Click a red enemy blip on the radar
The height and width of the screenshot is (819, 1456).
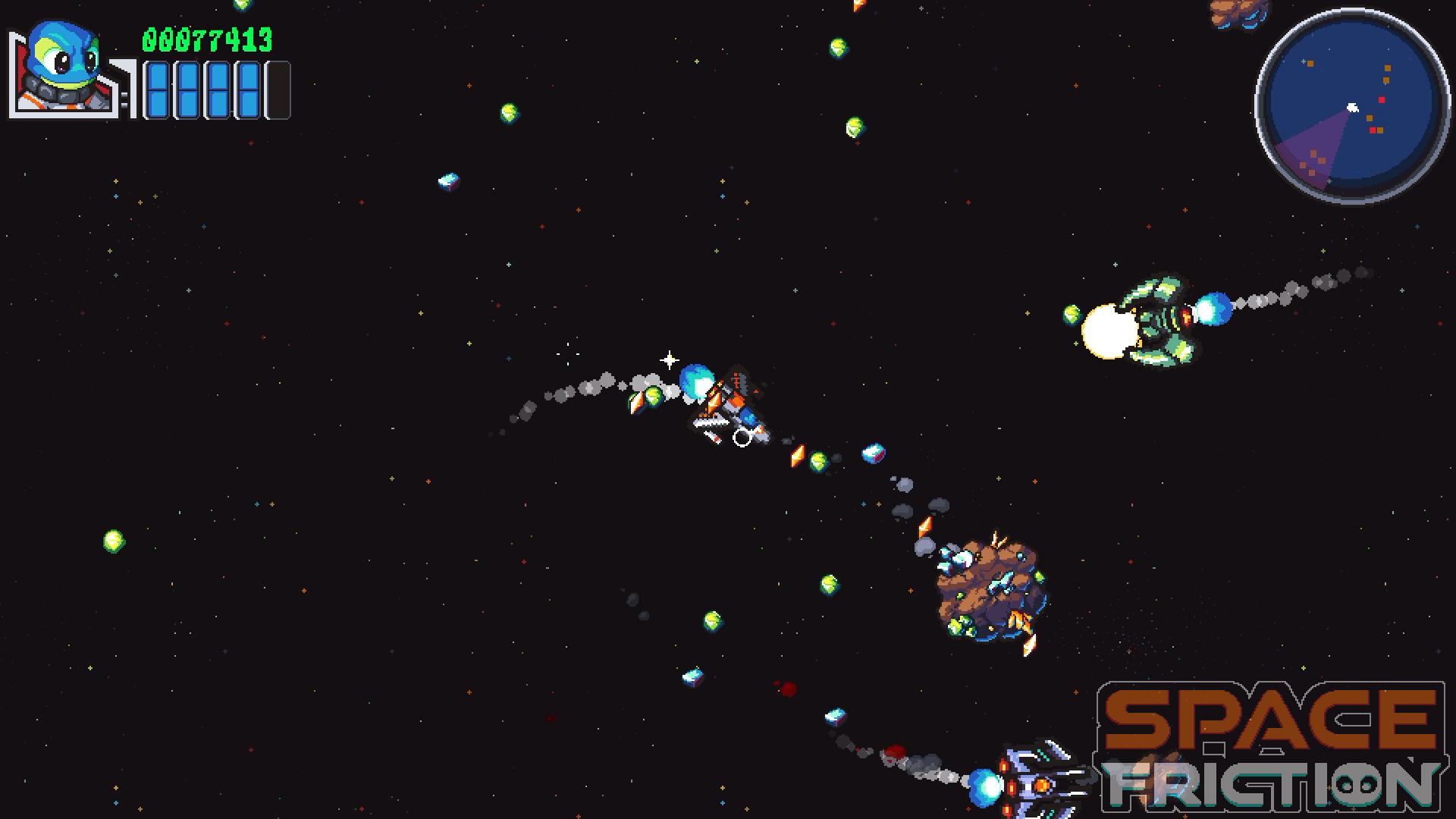pyautogui.click(x=1382, y=99)
